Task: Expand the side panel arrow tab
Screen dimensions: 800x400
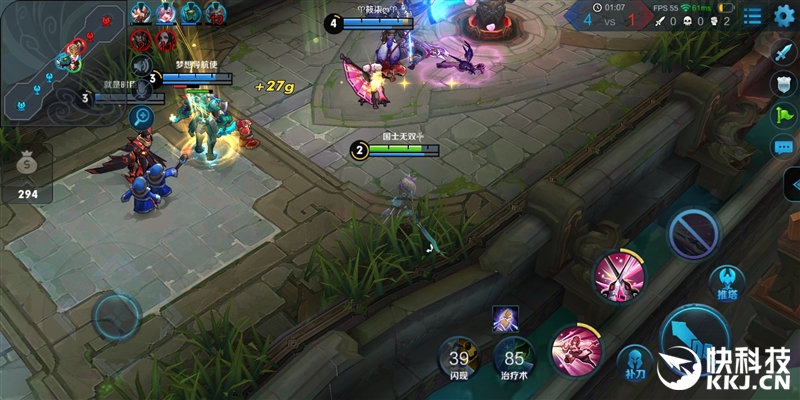Action: [x=791, y=184]
